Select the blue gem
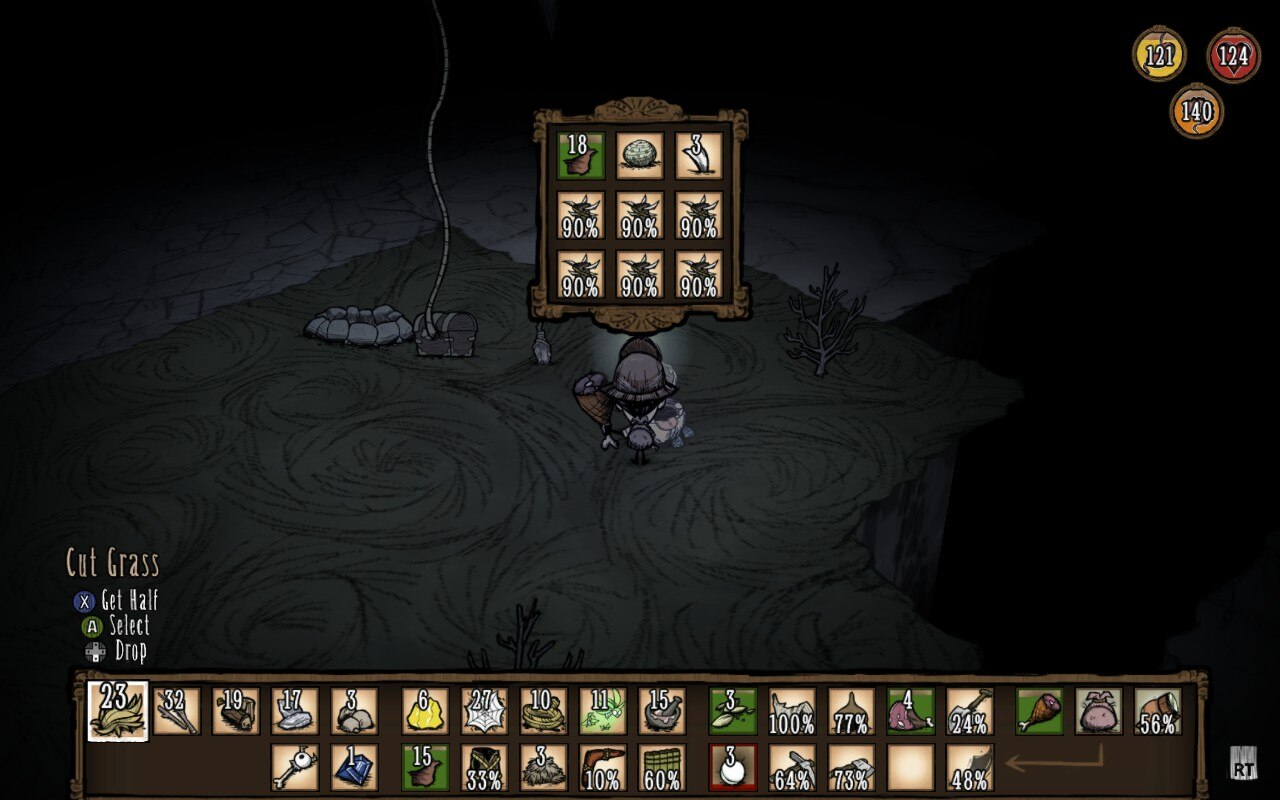 click(x=352, y=767)
